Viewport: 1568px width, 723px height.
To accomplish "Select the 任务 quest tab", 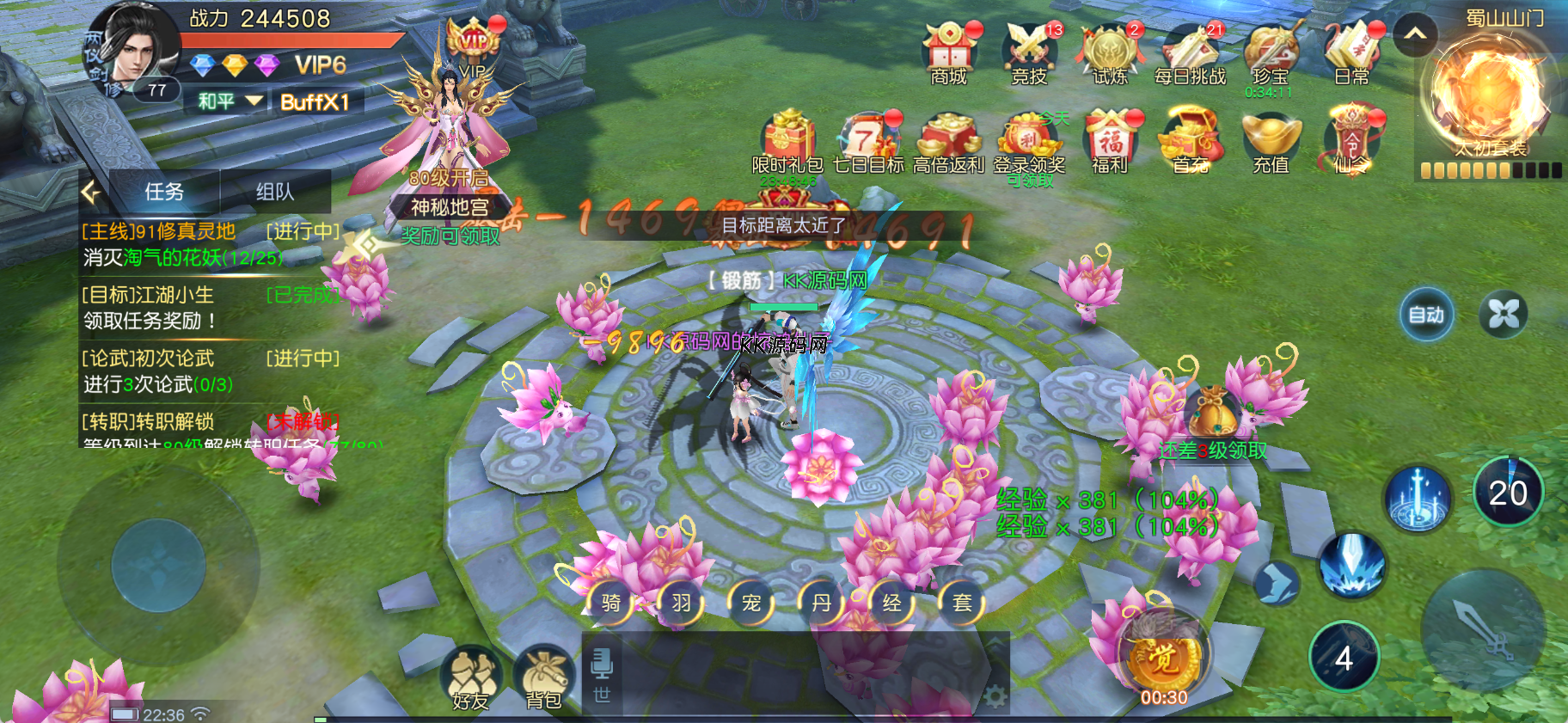I will (164, 192).
